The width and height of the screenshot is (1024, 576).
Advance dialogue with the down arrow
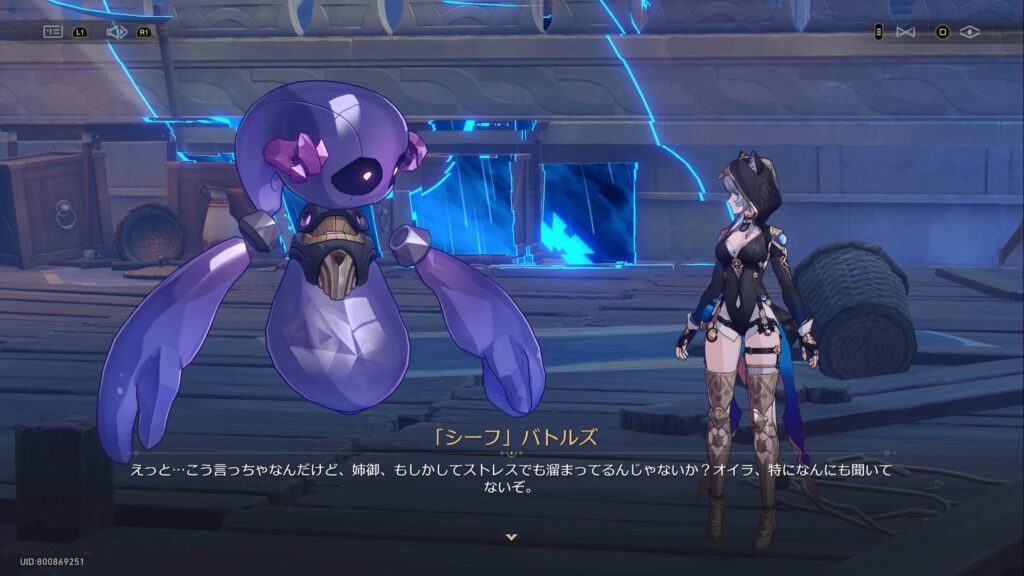pos(512,537)
